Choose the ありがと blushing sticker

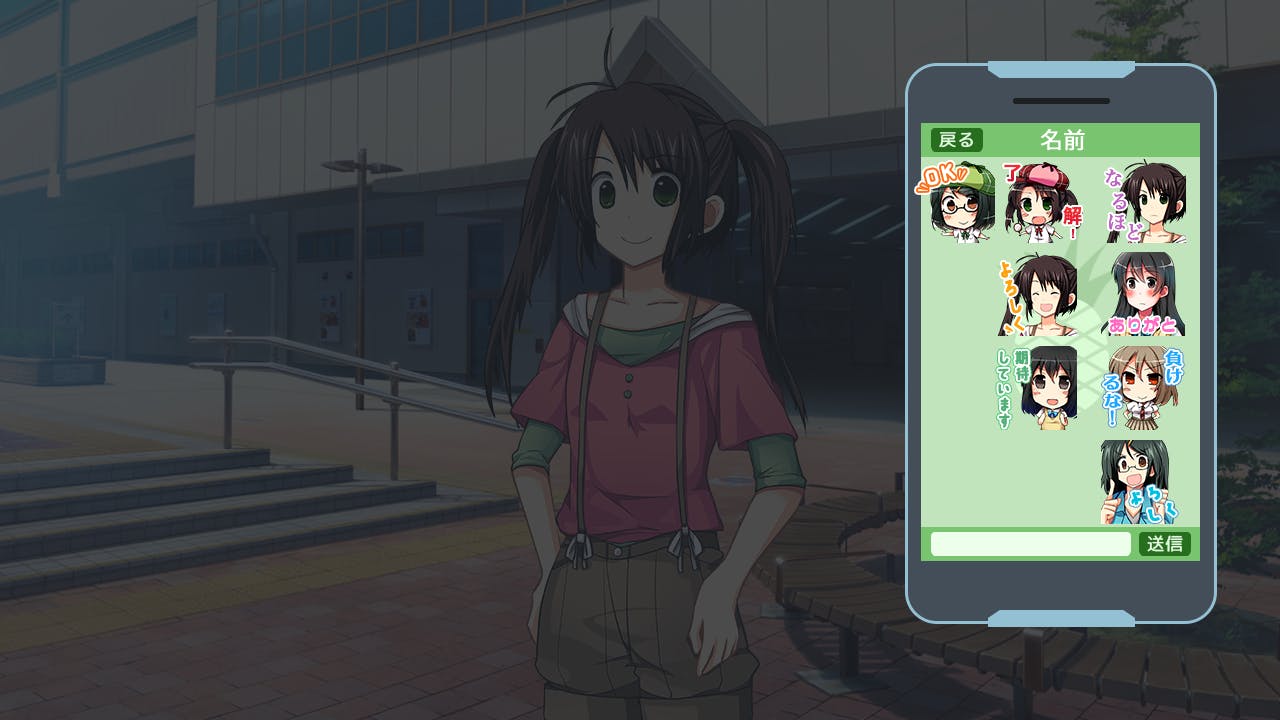(x=1143, y=295)
